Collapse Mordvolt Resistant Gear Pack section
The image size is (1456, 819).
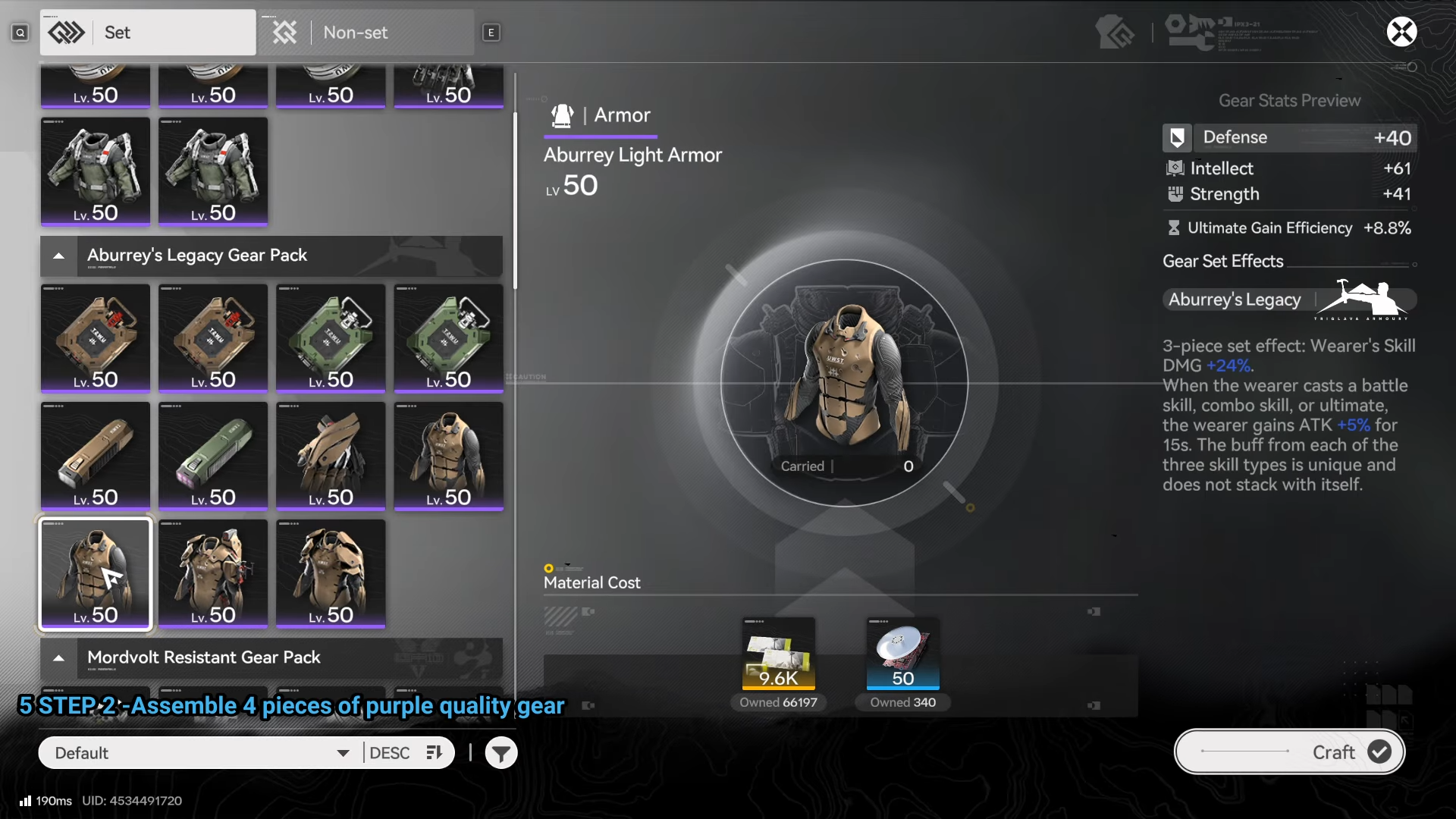(x=59, y=657)
